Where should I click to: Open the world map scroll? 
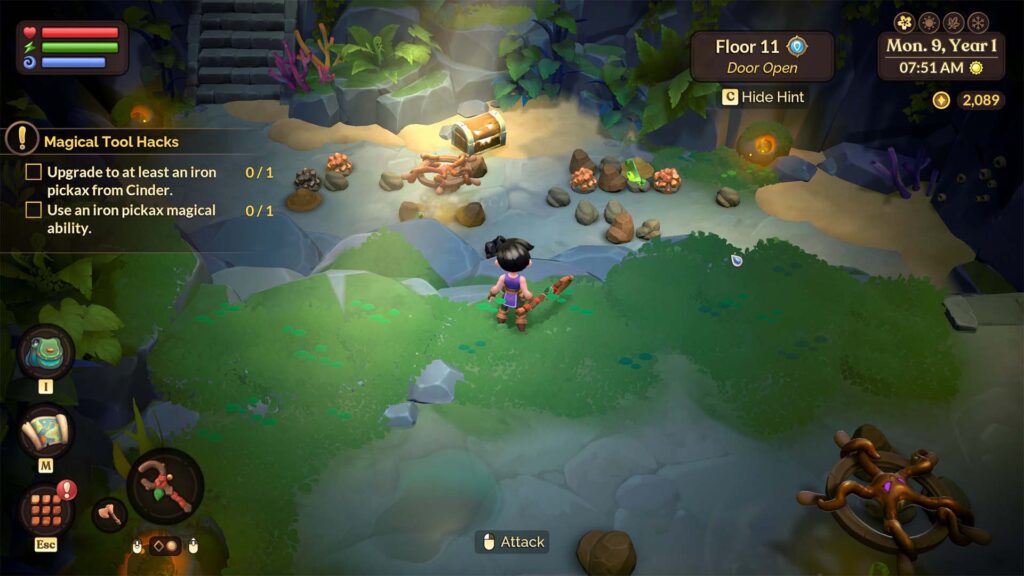pos(47,432)
